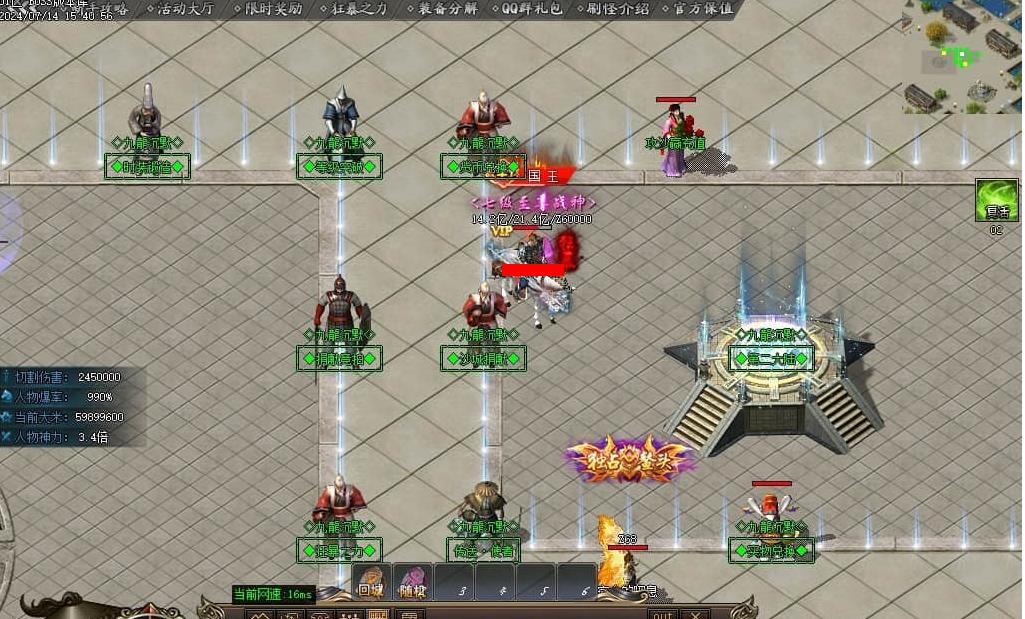Screen dimensions: 1025x619
Task: Open the 官方保值 menu entry
Action: (702, 9)
